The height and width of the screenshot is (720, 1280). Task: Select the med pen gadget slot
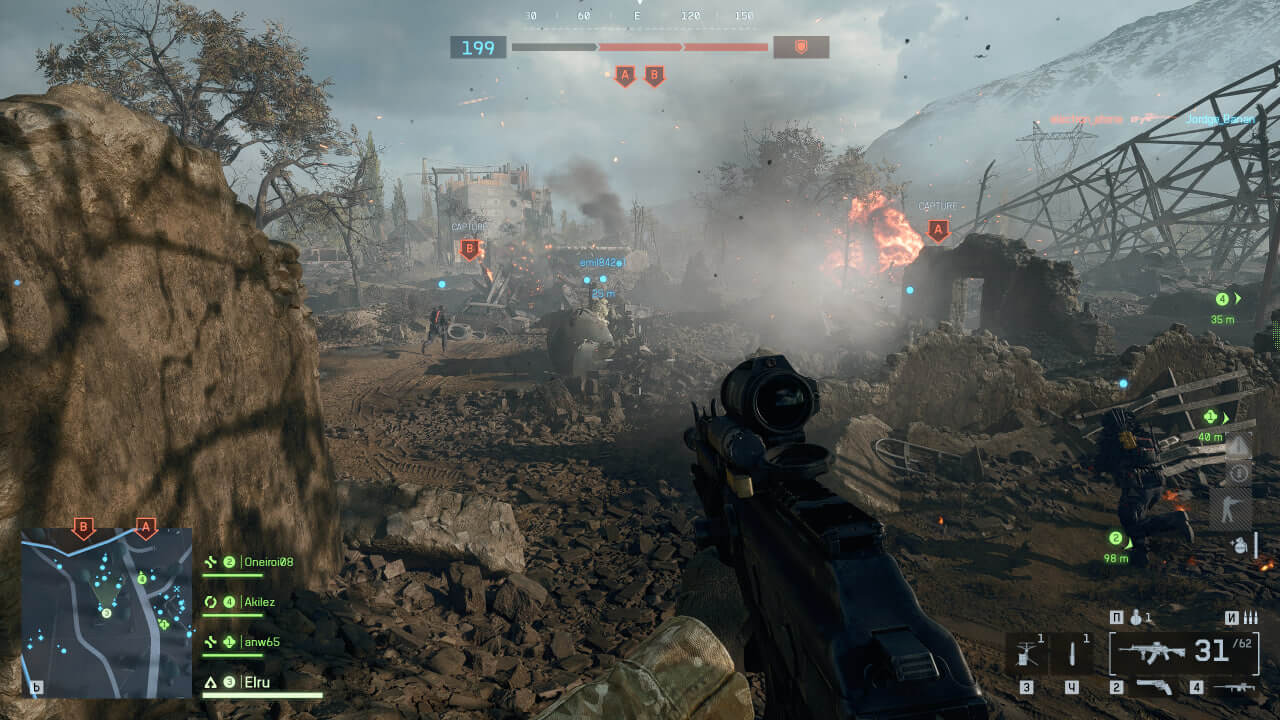(x=1071, y=653)
